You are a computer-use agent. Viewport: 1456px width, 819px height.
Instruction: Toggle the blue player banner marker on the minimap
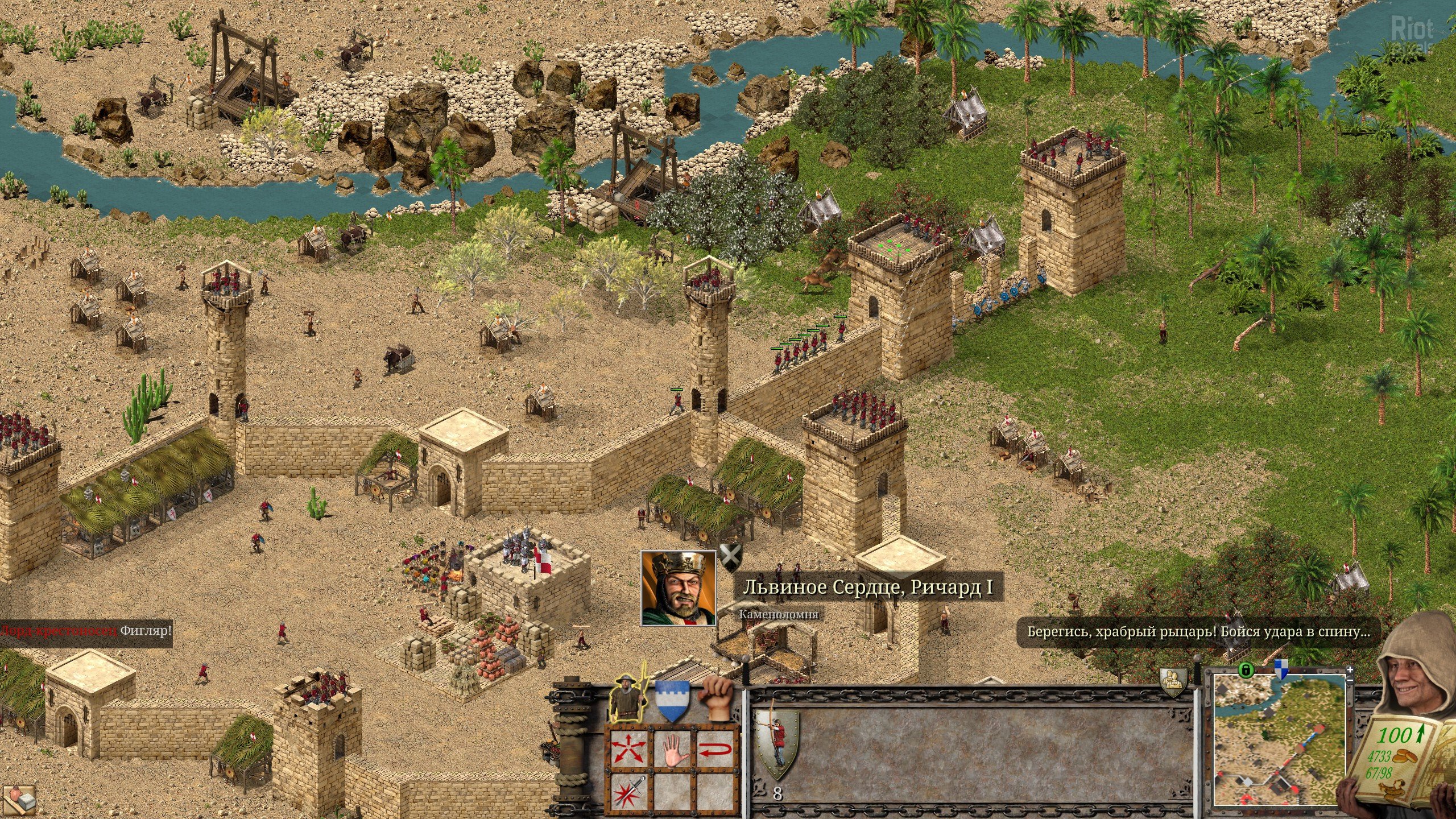tap(1281, 669)
